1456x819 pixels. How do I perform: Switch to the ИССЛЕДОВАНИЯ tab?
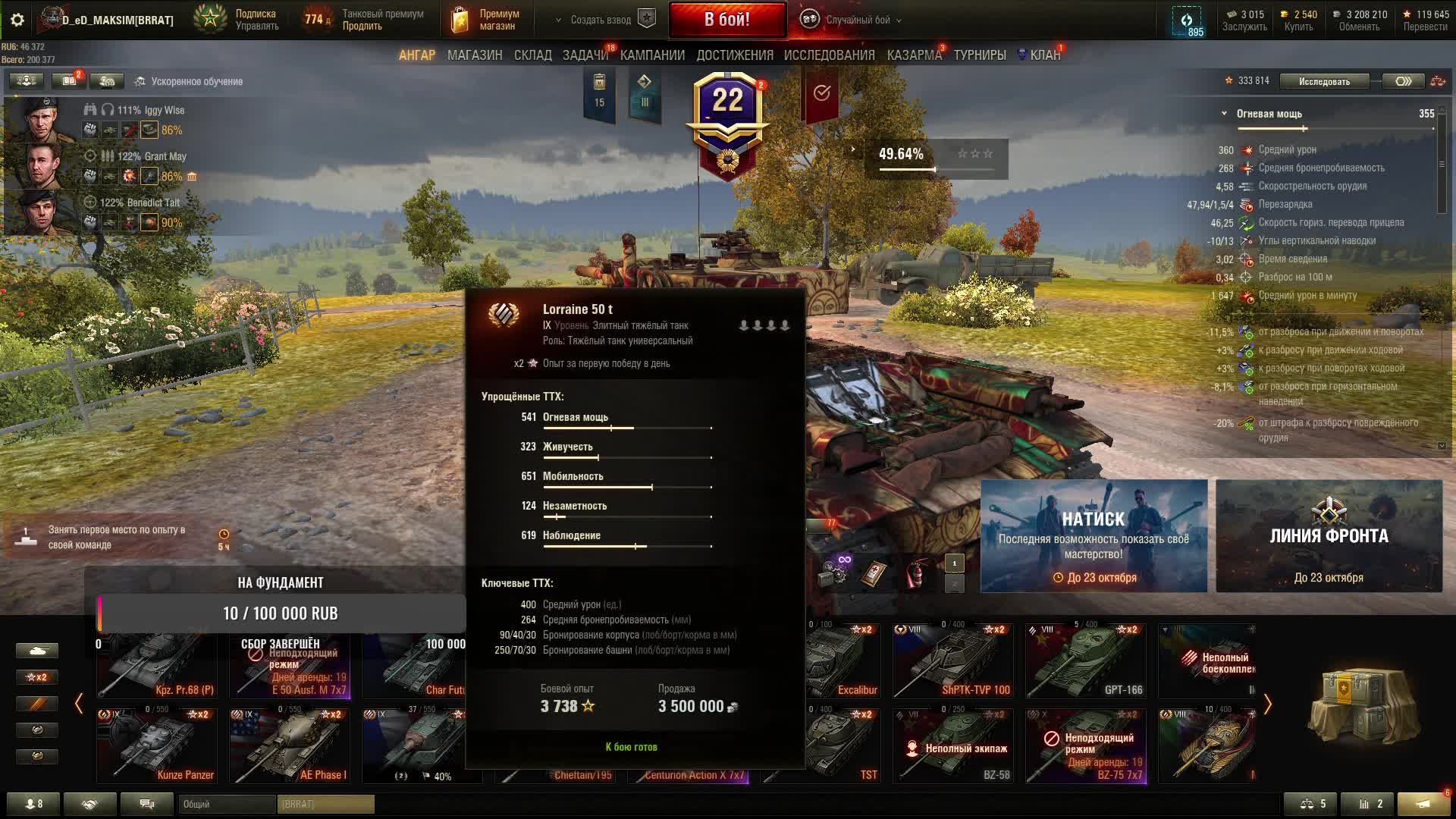829,55
